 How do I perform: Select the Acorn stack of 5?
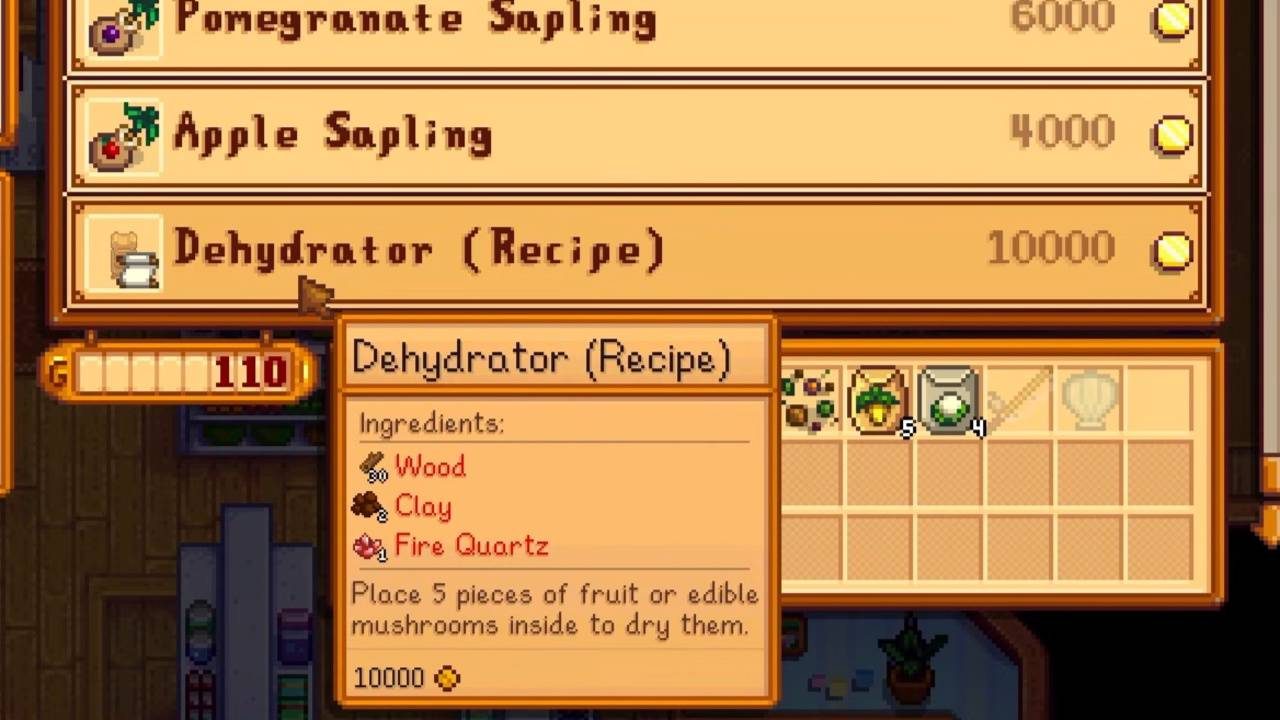tap(878, 400)
